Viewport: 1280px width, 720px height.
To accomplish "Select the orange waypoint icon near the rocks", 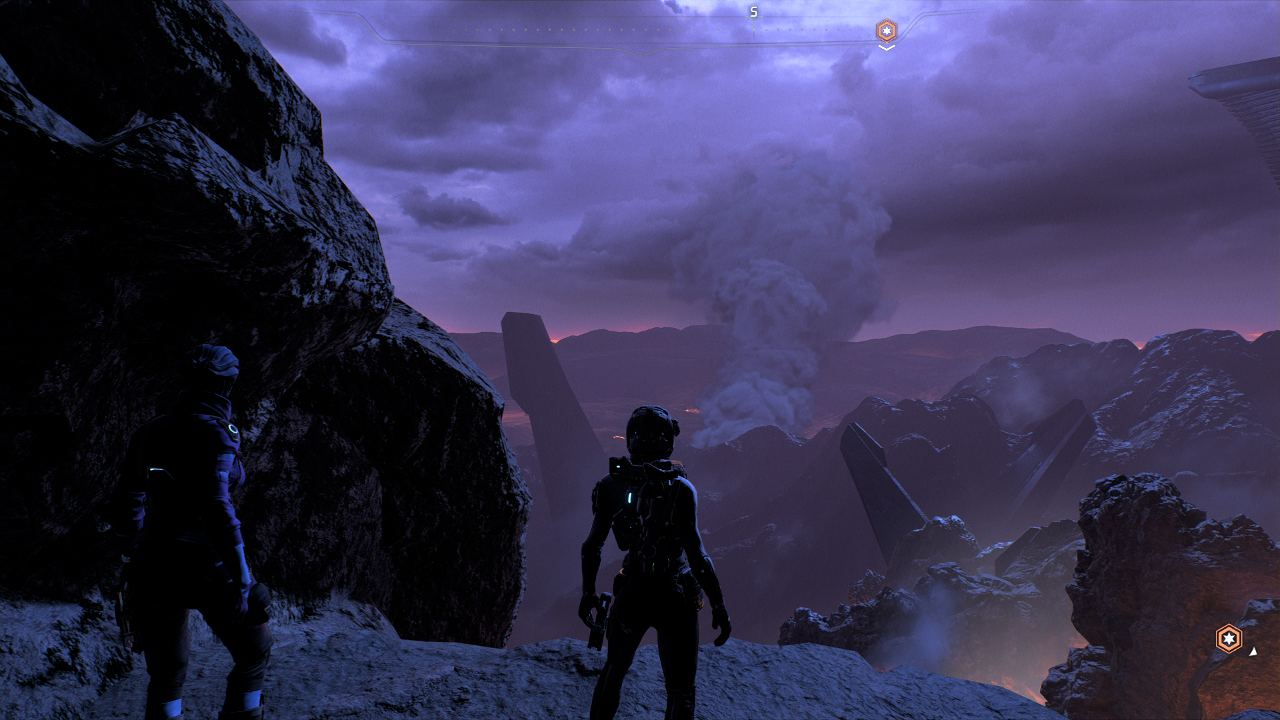I will click(1228, 638).
